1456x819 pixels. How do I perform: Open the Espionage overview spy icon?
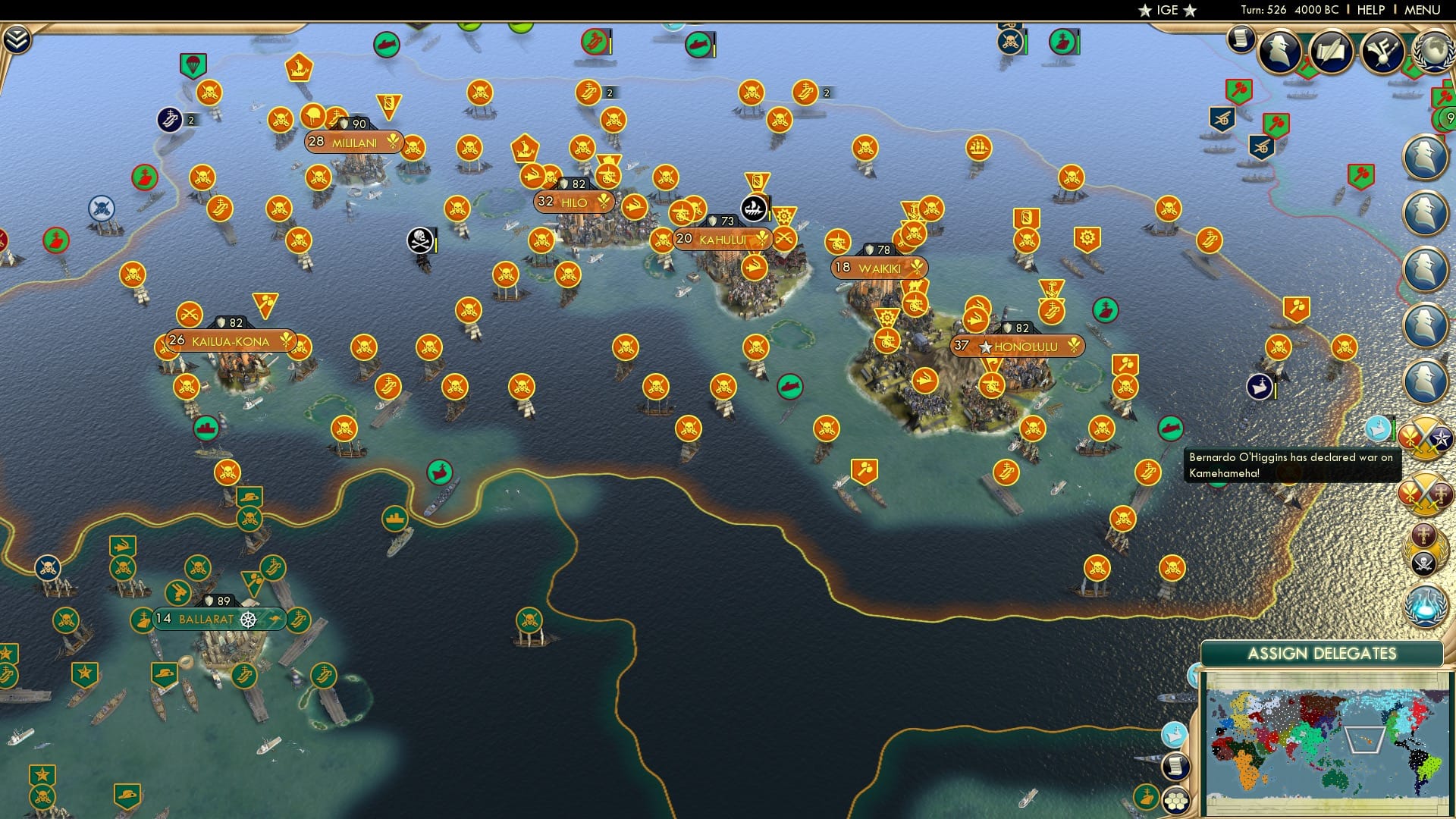tap(1279, 52)
